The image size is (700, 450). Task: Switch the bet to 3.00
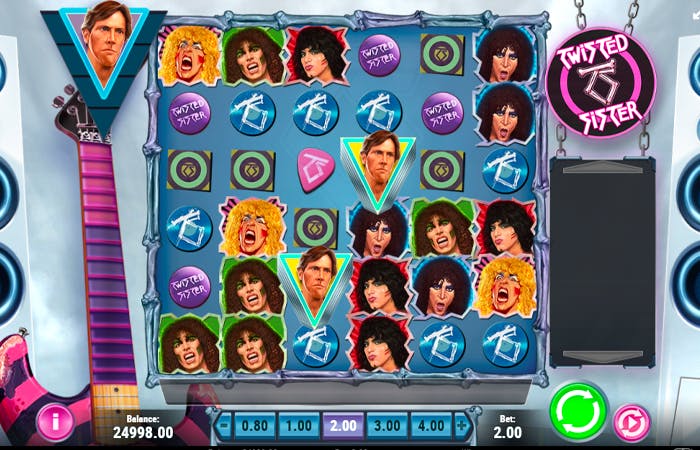coord(387,425)
